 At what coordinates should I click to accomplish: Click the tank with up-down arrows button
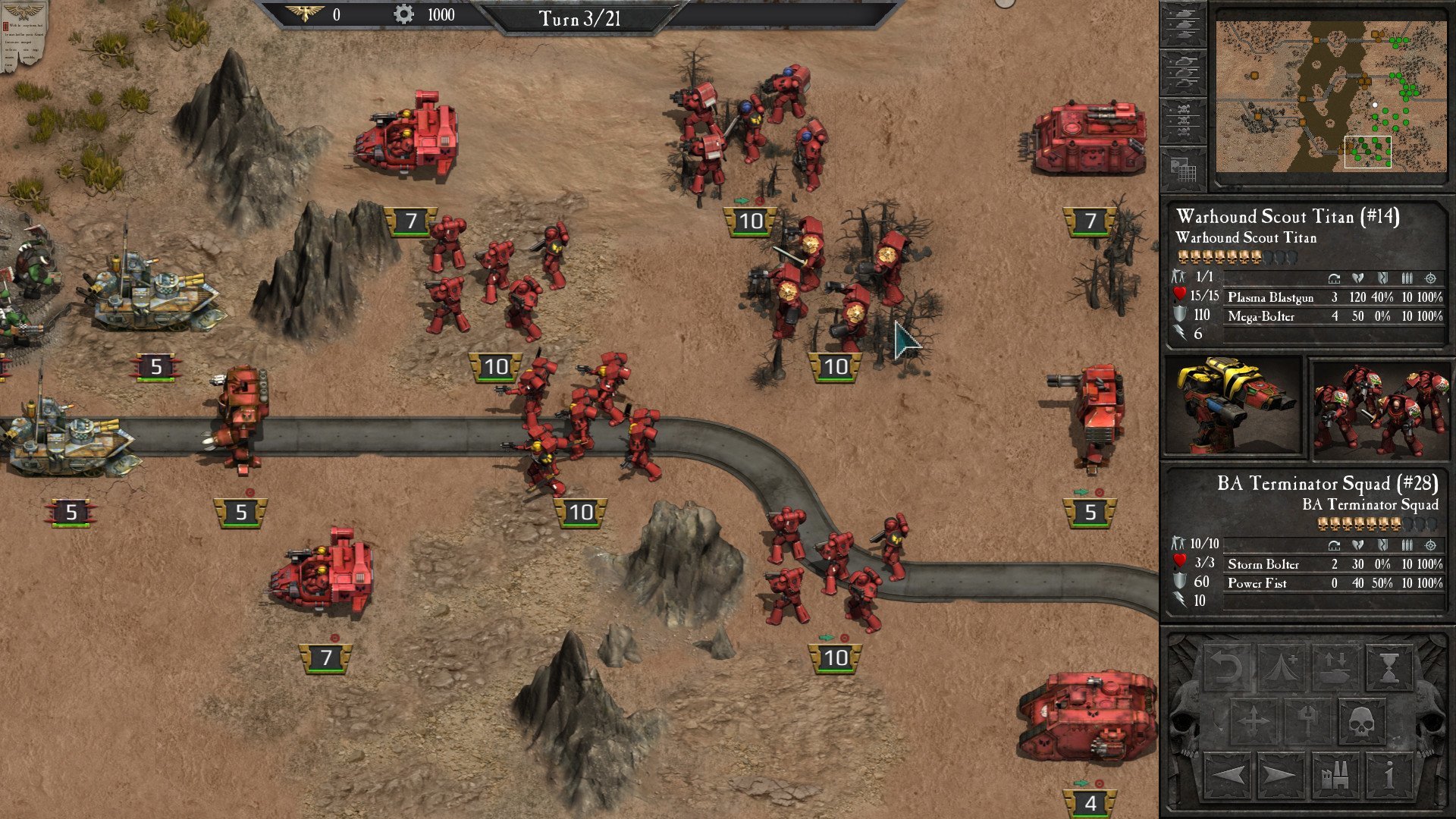[1335, 668]
